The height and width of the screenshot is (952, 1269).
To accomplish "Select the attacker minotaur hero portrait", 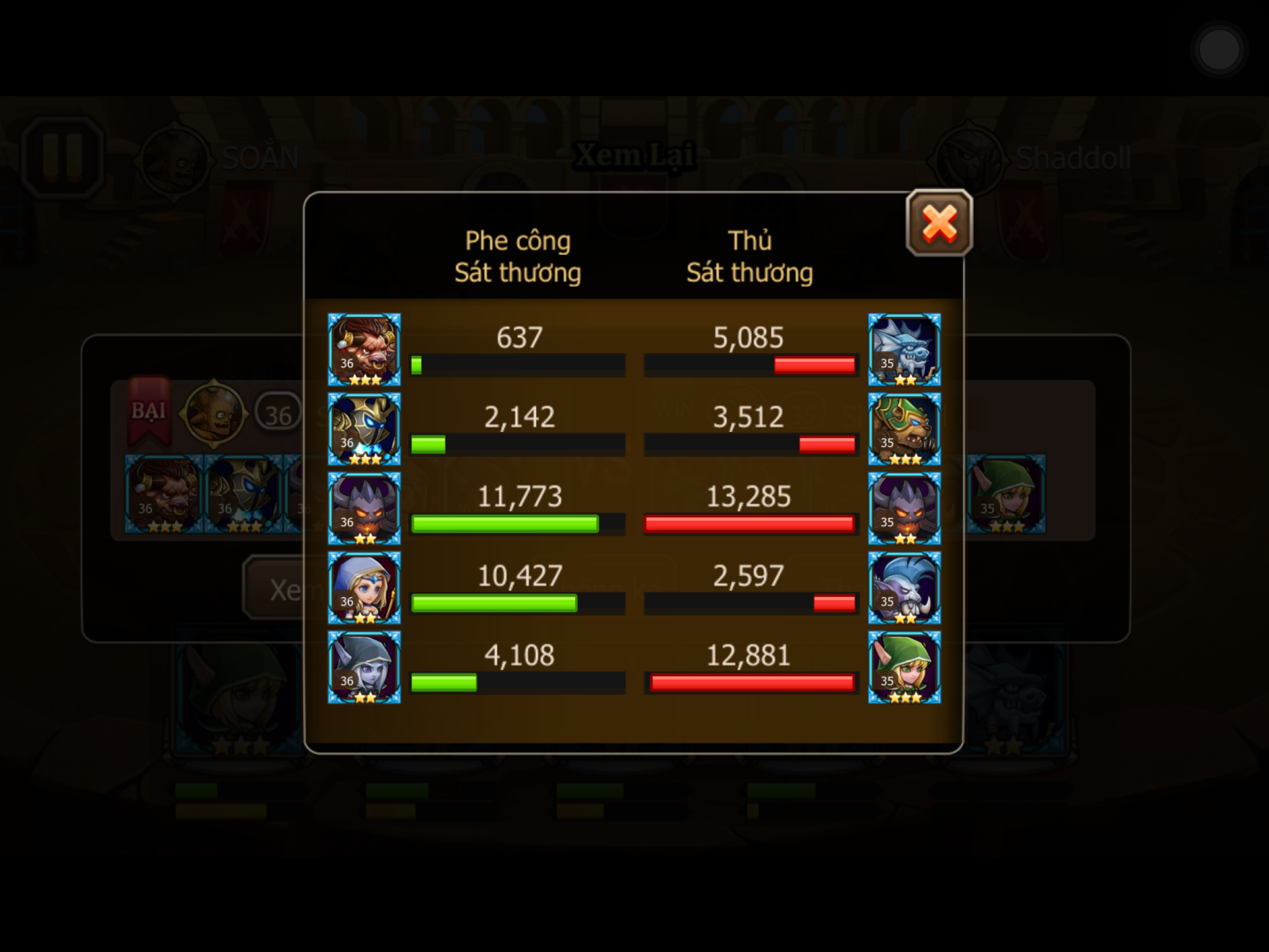I will [364, 350].
